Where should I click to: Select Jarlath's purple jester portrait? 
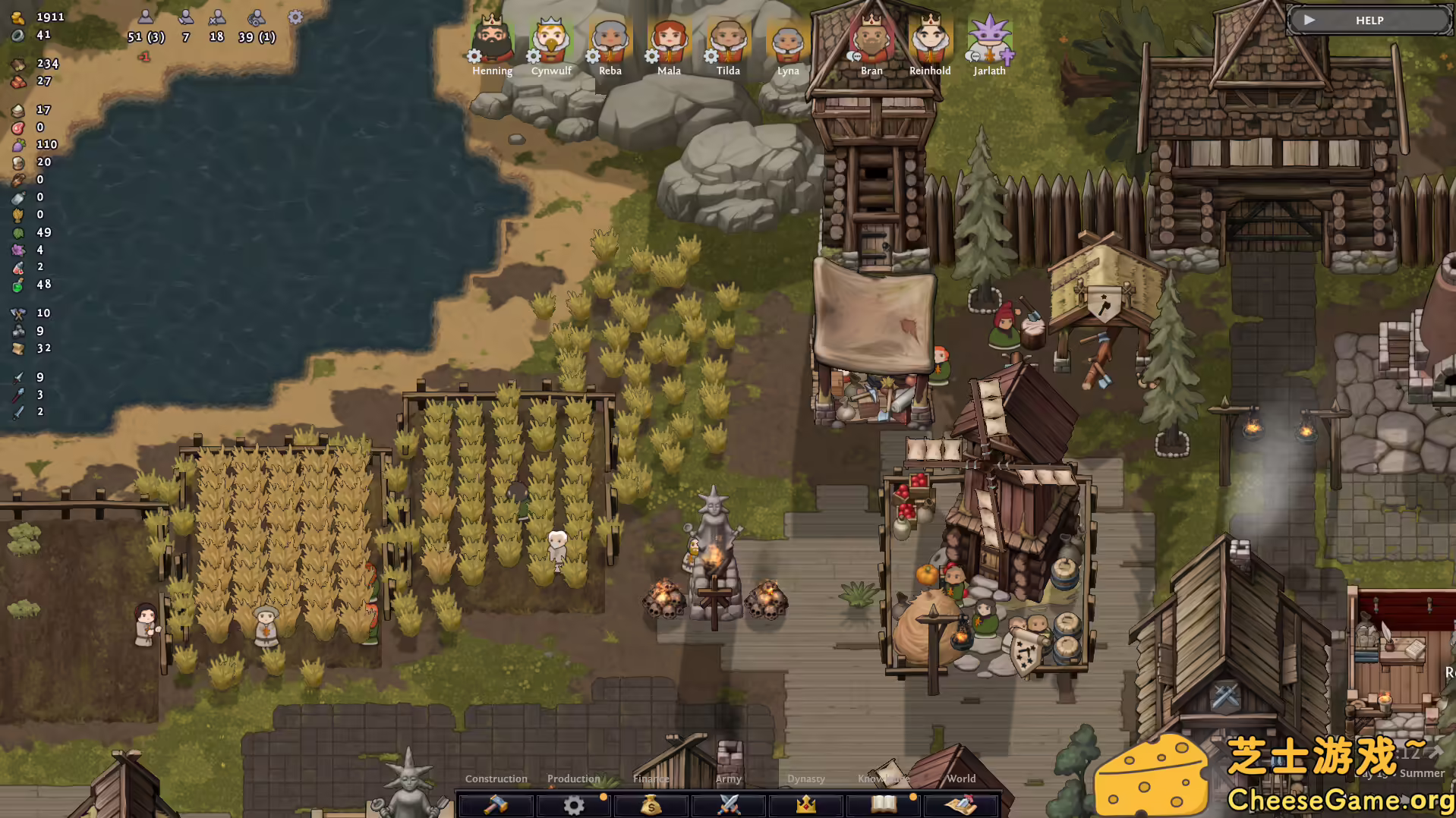[989, 41]
